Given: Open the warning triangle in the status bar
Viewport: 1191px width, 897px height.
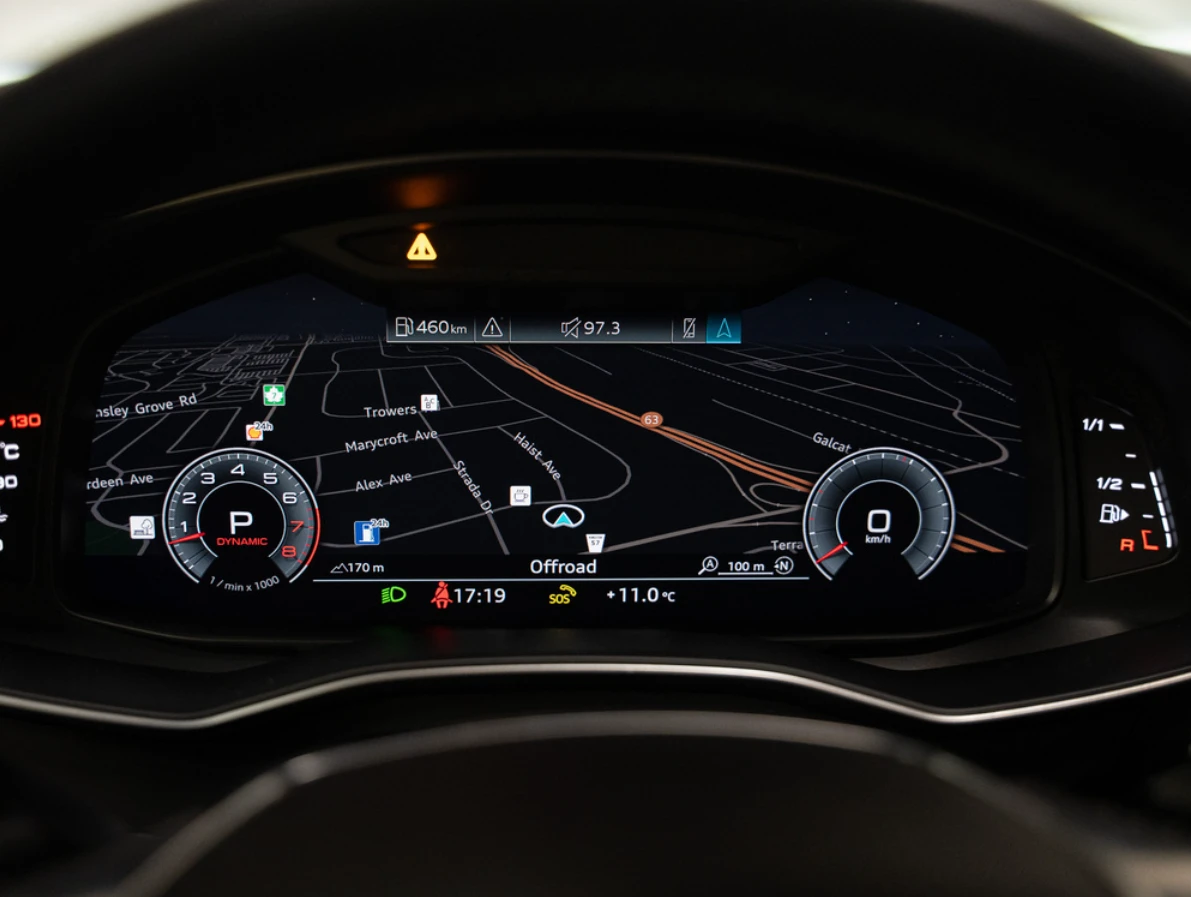Looking at the screenshot, I should (492, 327).
